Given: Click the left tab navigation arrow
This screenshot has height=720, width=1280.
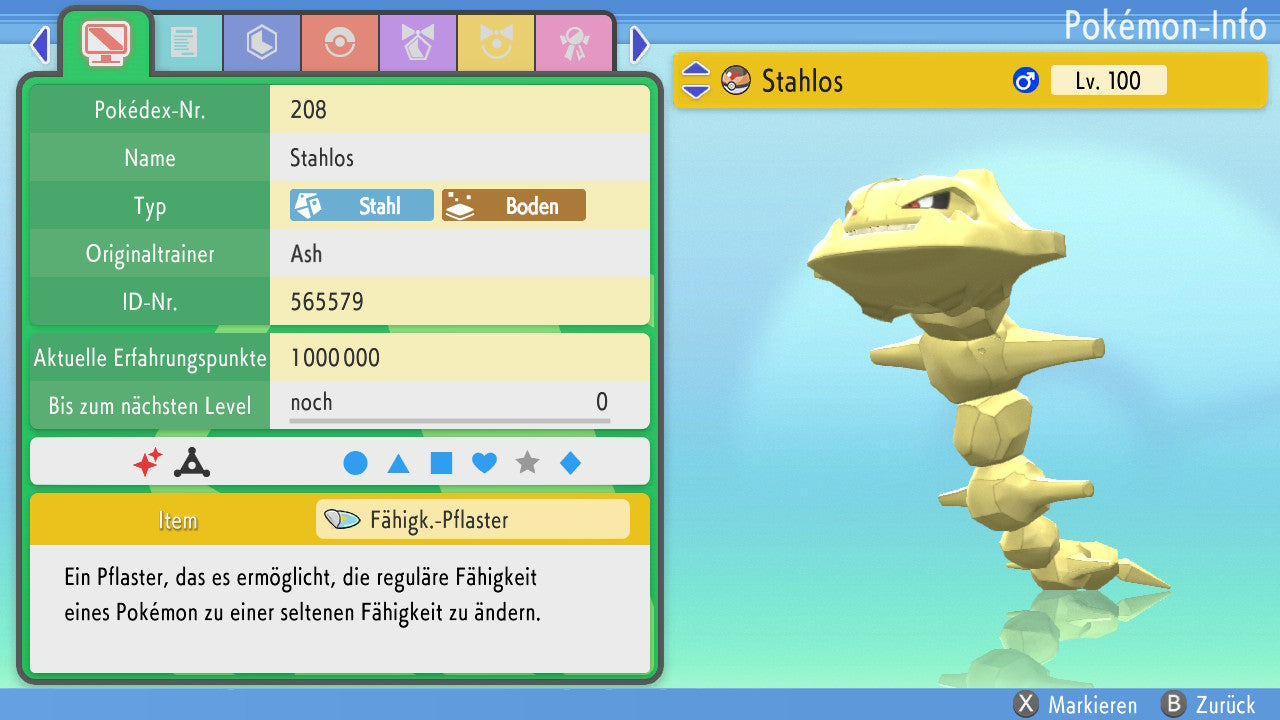Looking at the screenshot, I should click(x=40, y=44).
